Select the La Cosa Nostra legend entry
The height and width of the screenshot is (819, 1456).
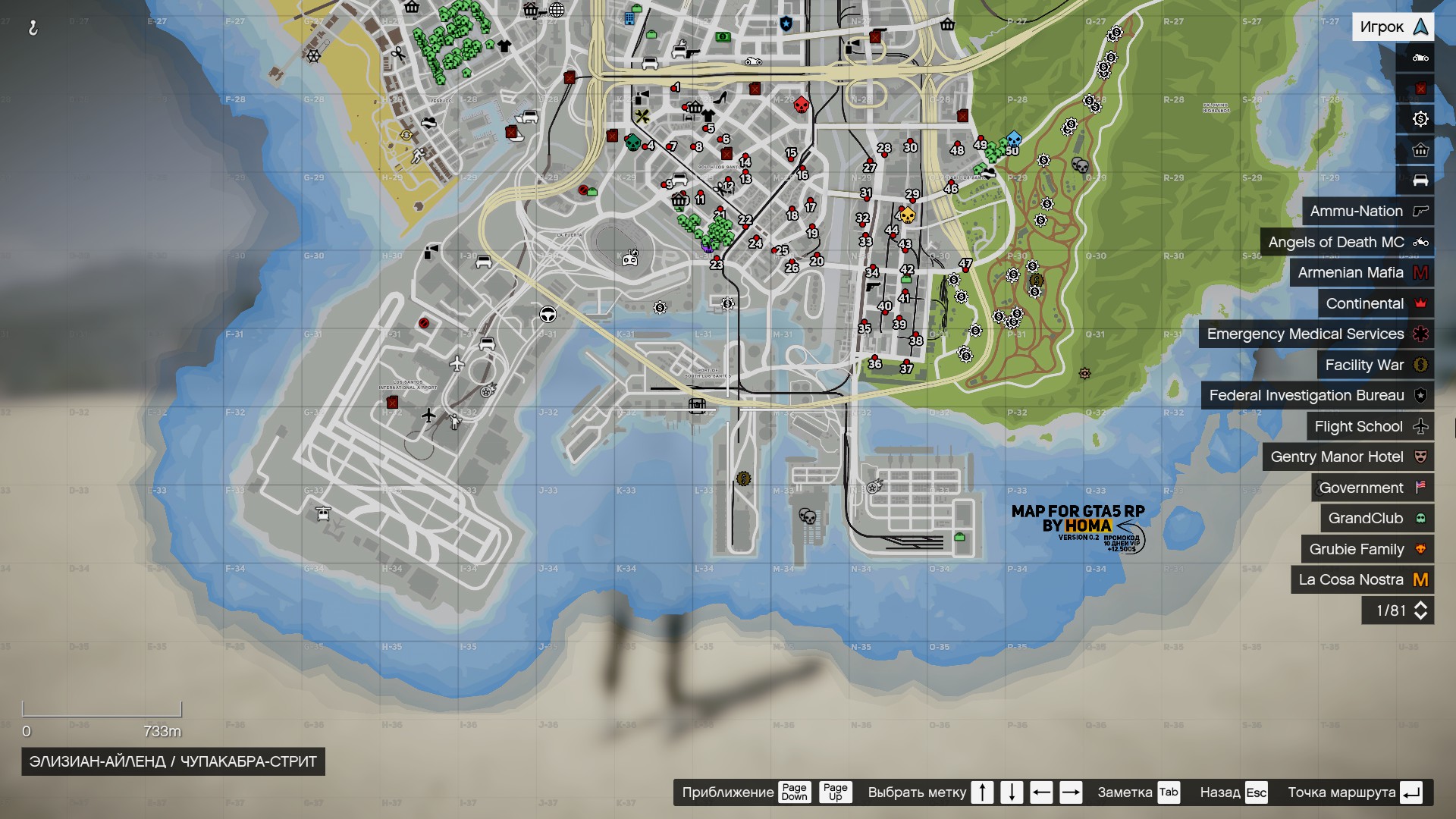point(1352,579)
